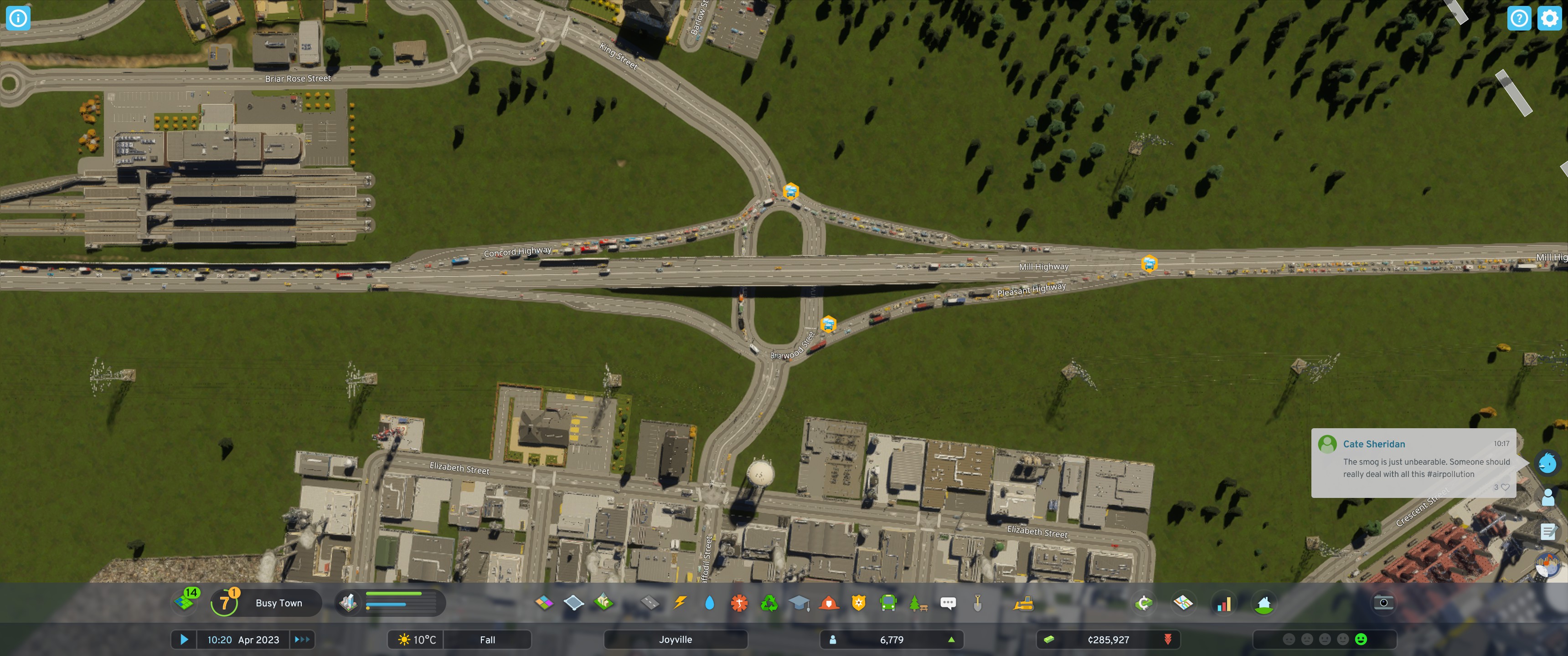Select the Terraforming shovel tool
Image resolution: width=1568 pixels, height=656 pixels.
(x=978, y=602)
